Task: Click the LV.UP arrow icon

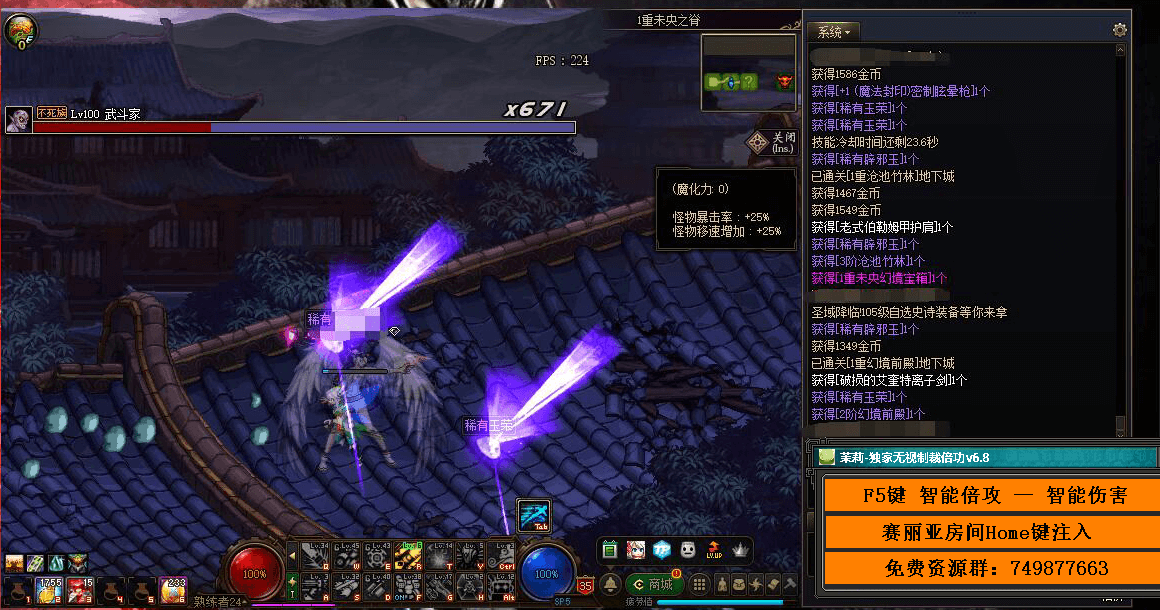Action: [x=714, y=550]
